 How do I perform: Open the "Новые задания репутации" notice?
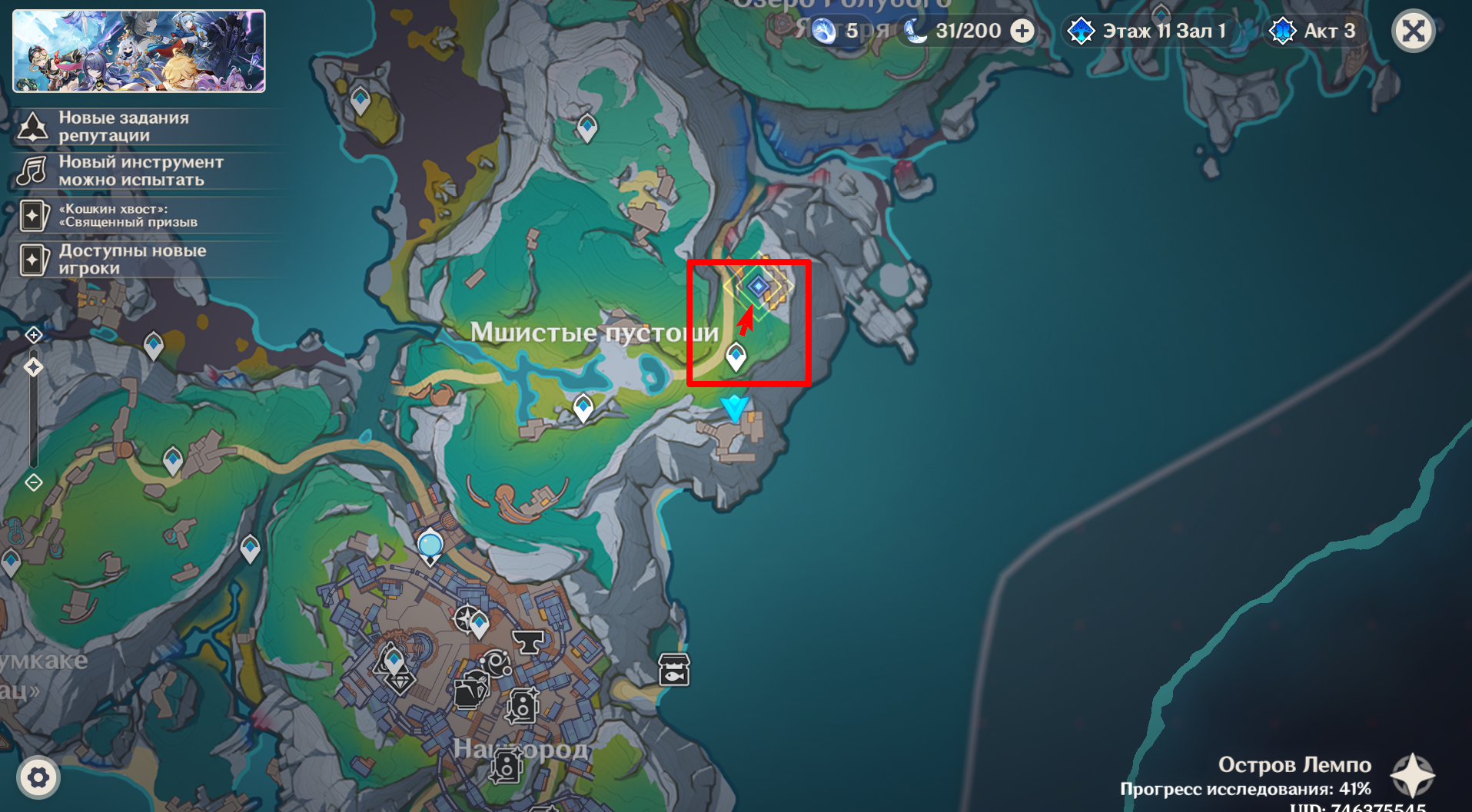click(123, 127)
